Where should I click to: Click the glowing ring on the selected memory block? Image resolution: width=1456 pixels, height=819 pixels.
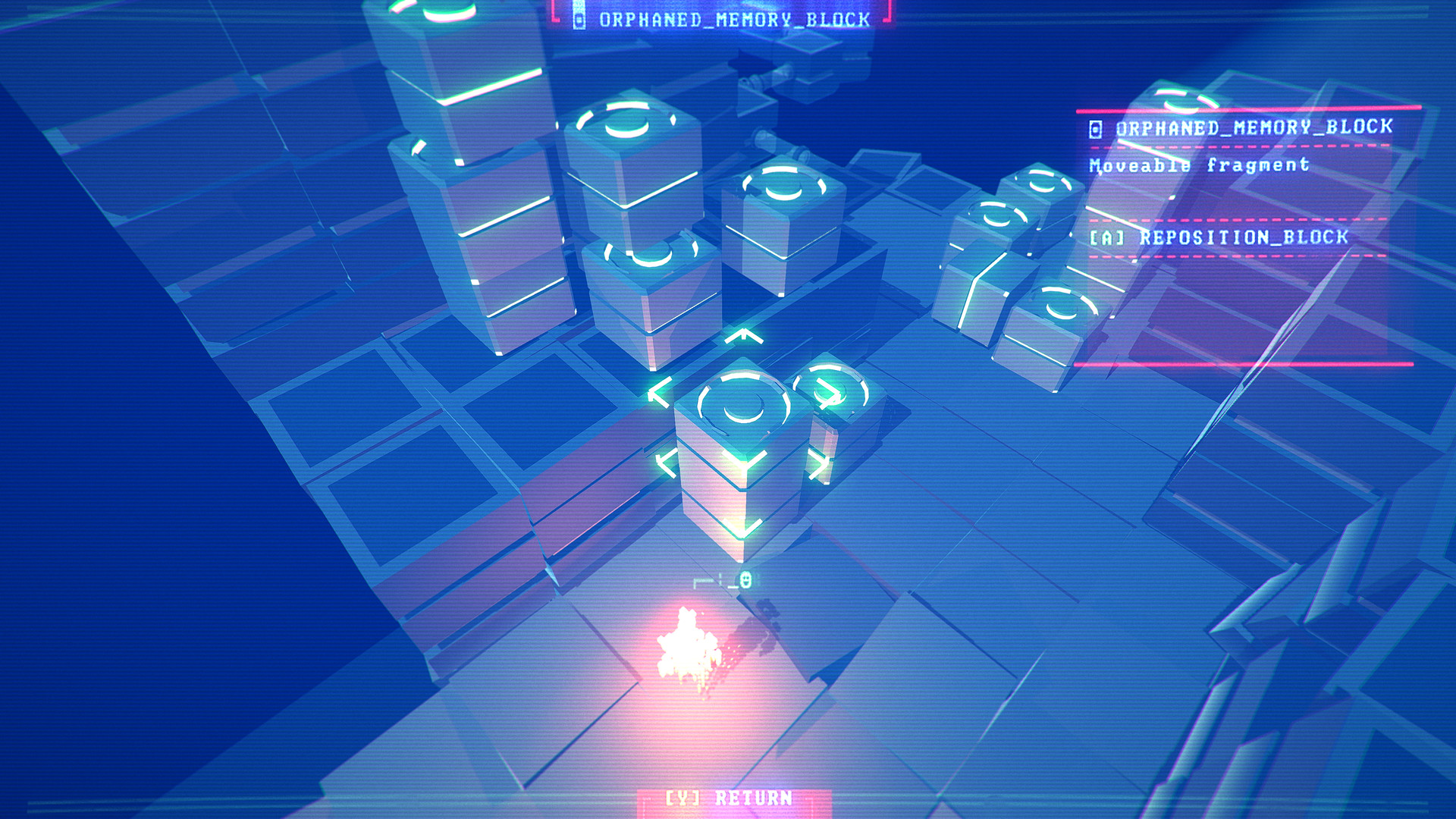click(742, 397)
